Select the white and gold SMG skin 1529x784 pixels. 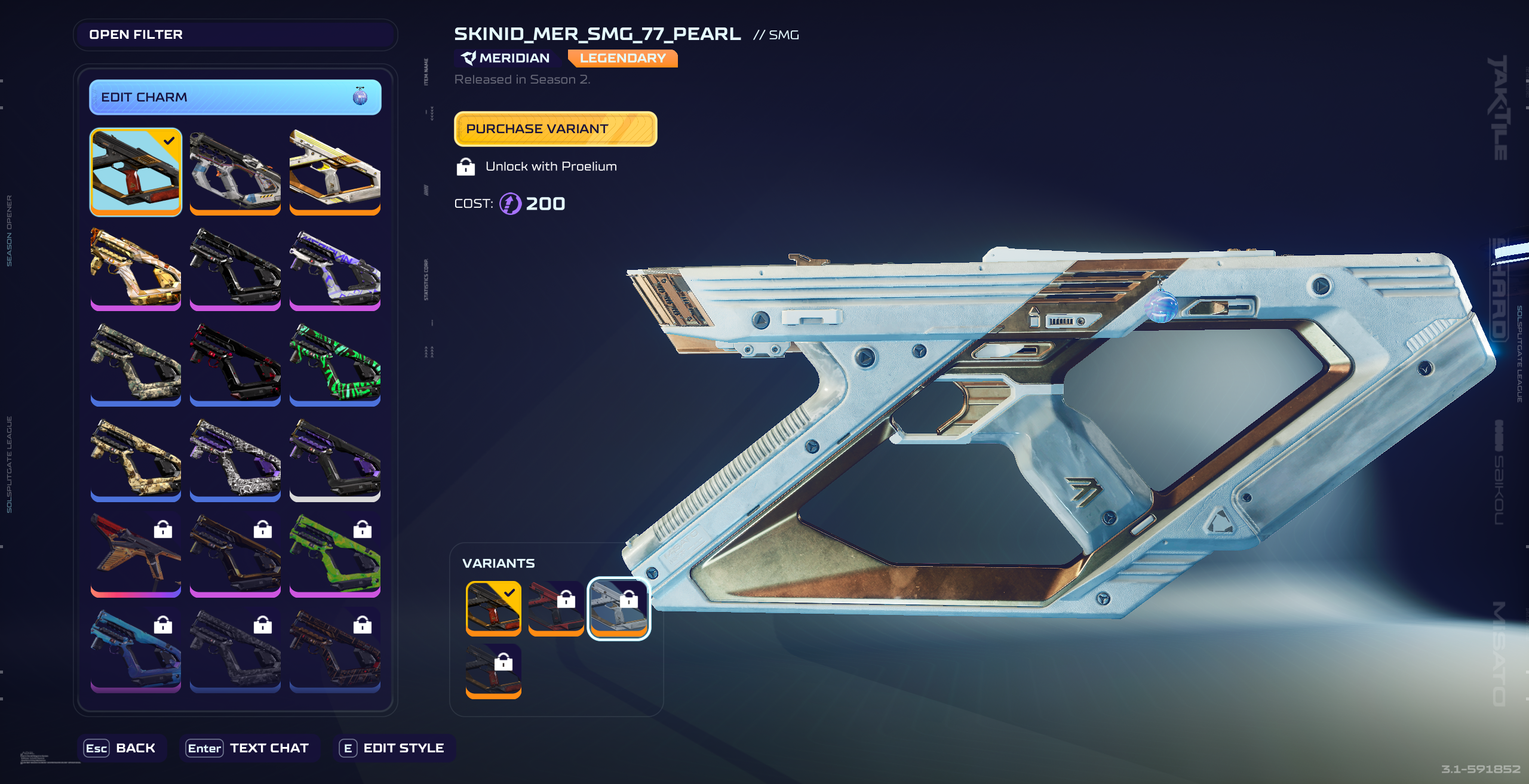334,171
